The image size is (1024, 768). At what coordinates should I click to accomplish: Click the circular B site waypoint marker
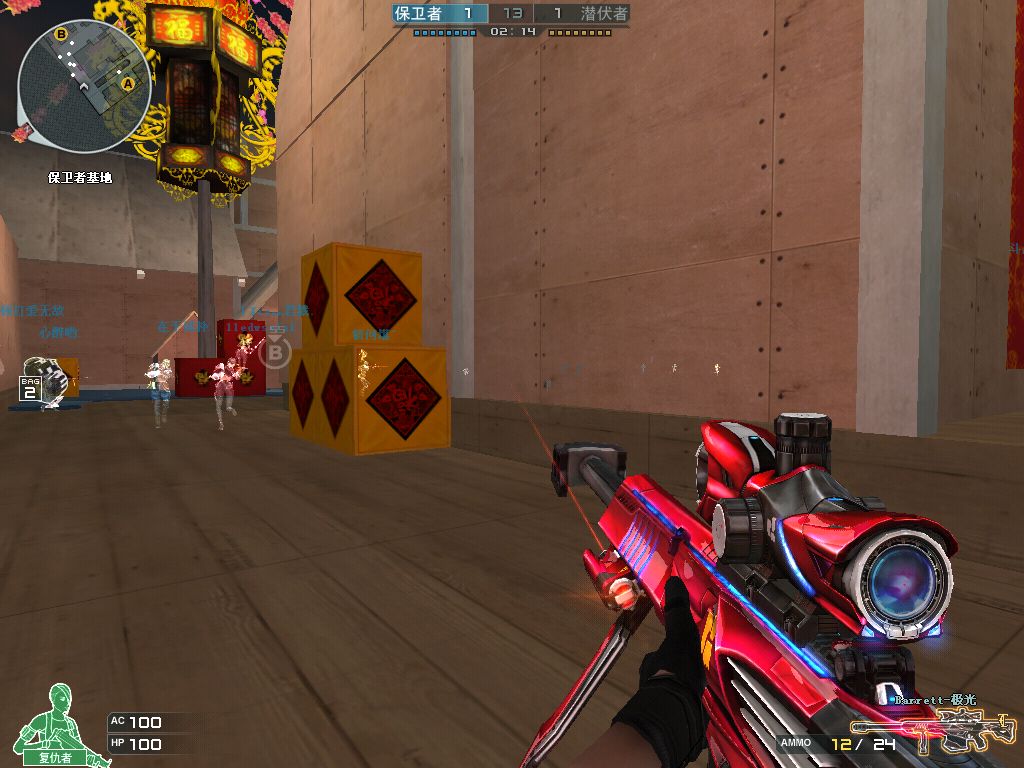276,352
